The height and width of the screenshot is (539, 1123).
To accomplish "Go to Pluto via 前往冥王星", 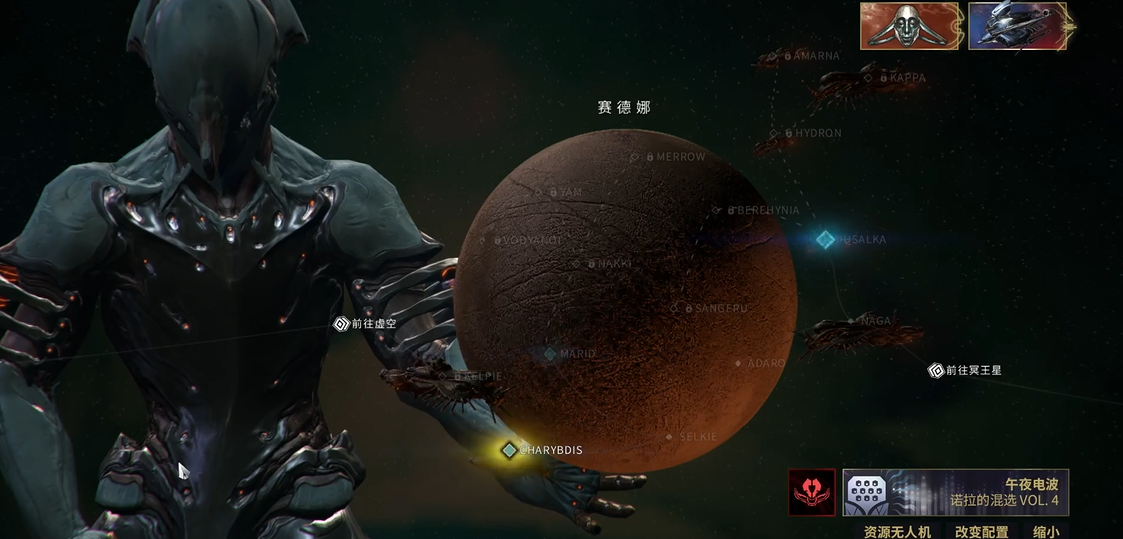I will [x=936, y=370].
